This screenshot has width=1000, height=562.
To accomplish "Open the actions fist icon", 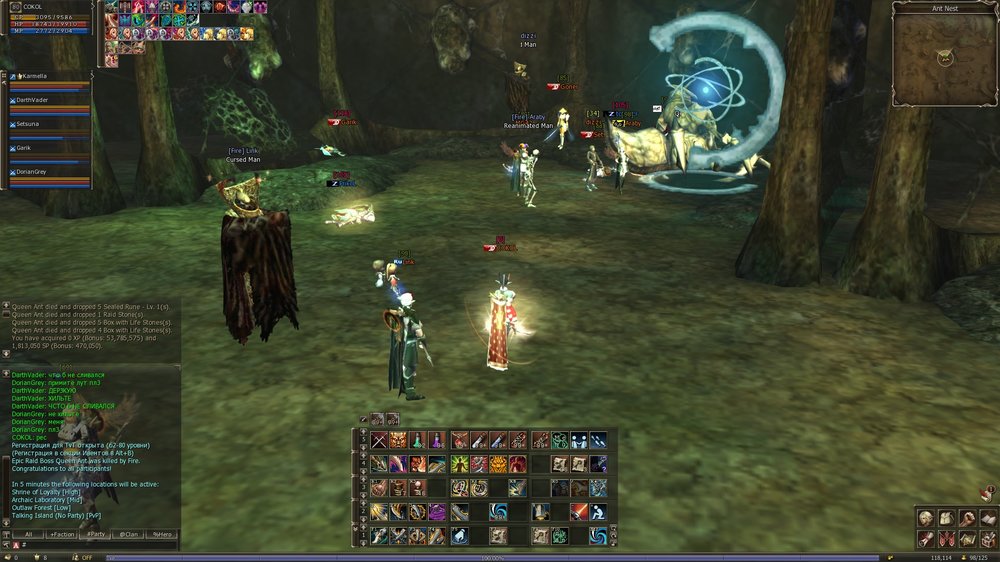I will click(x=965, y=518).
